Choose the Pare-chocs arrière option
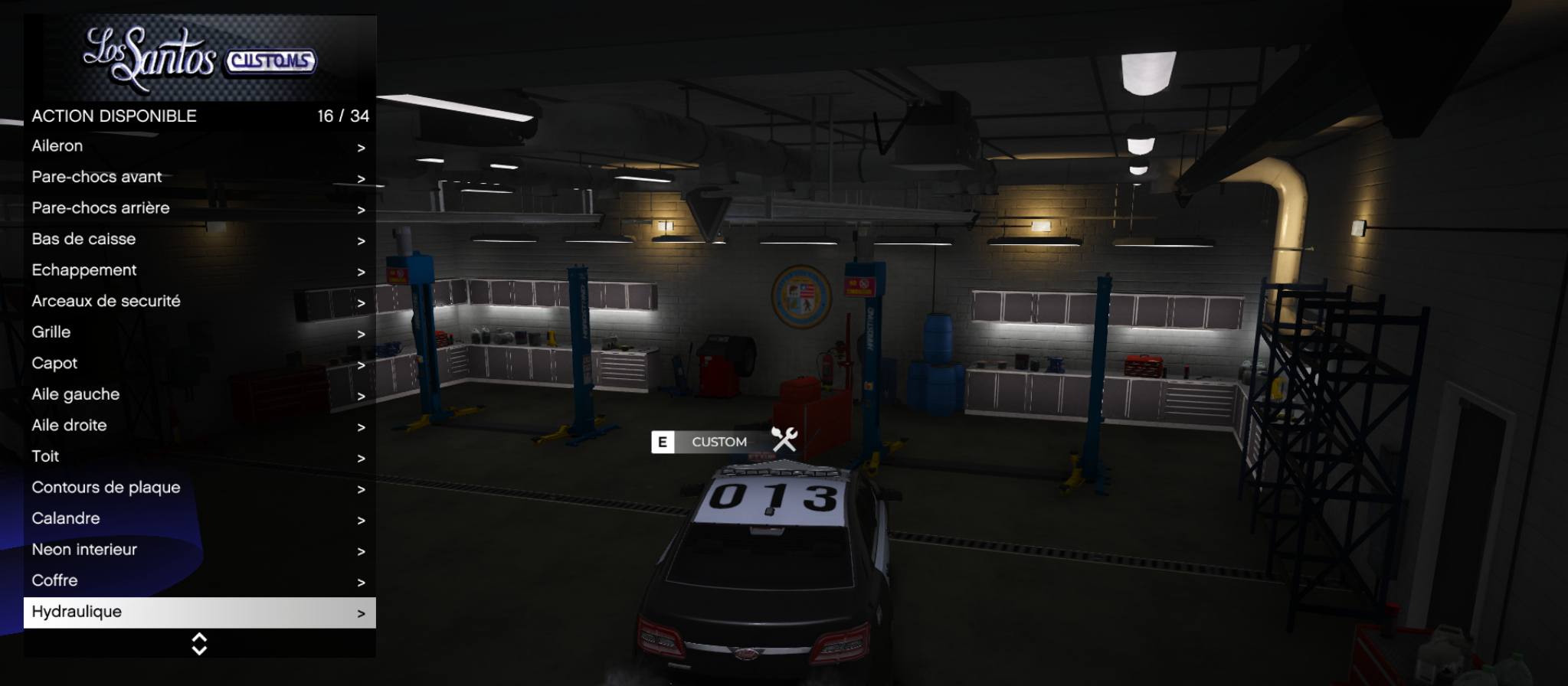 [199, 208]
